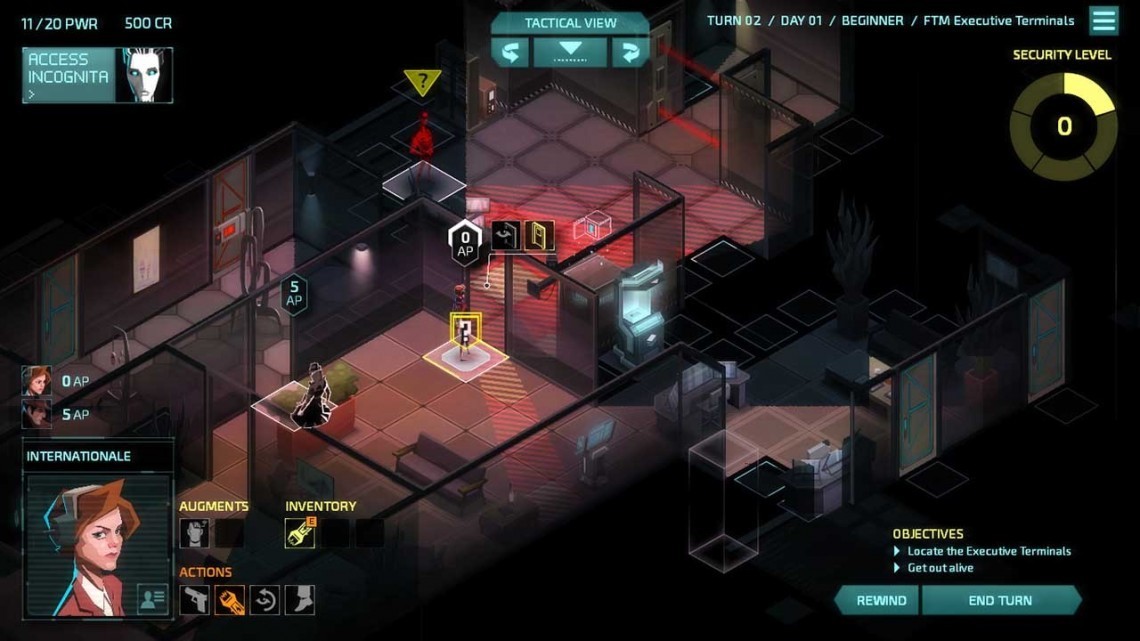
Task: Toggle the Tactical View button
Action: coord(570,23)
